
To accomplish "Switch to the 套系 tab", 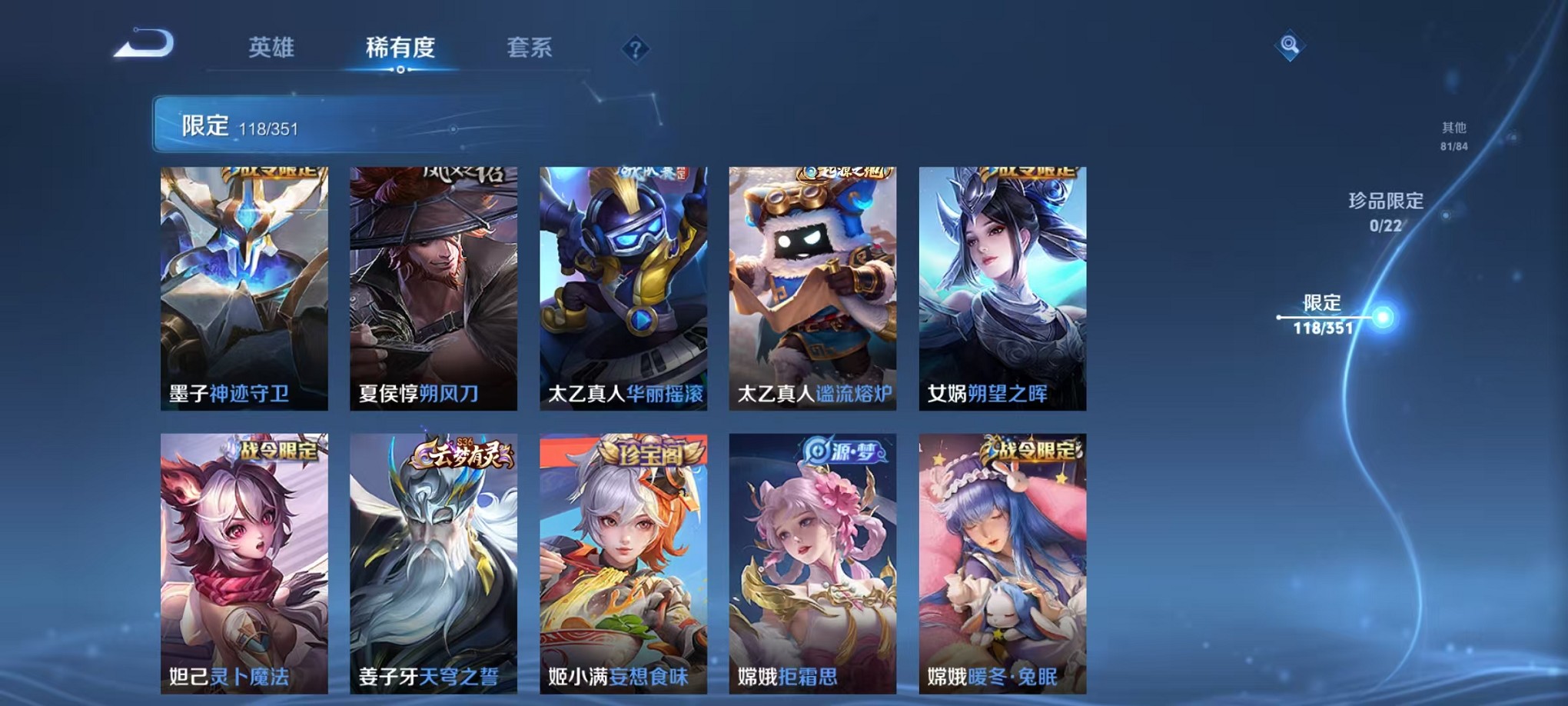I will click(x=532, y=48).
